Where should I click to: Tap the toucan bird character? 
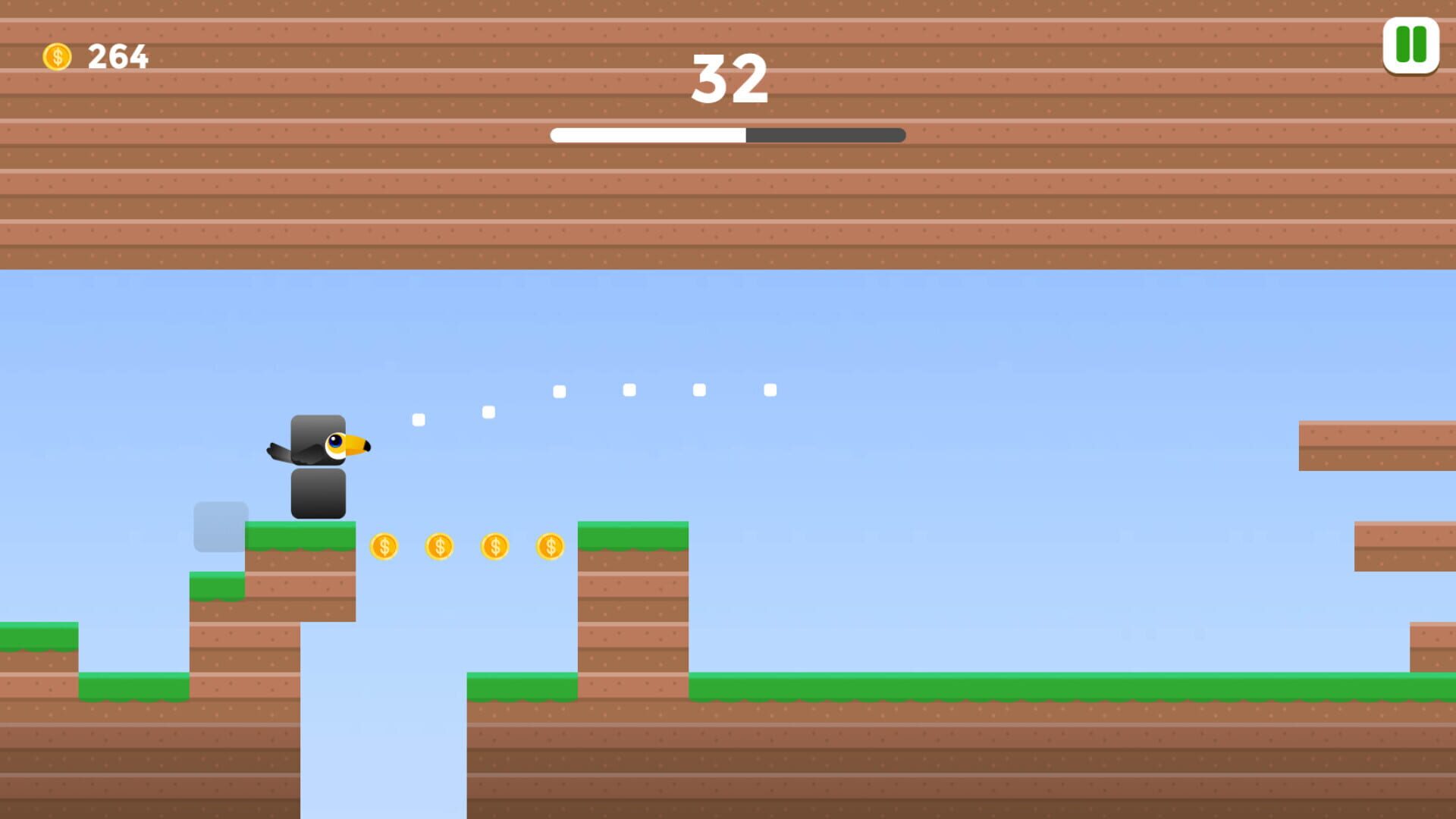(326, 447)
